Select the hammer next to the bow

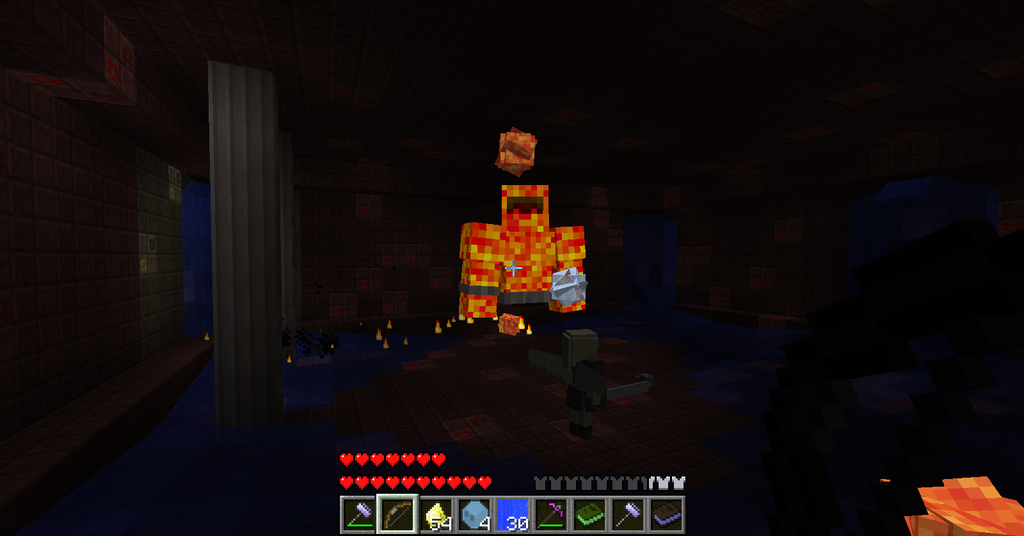[x=358, y=515]
